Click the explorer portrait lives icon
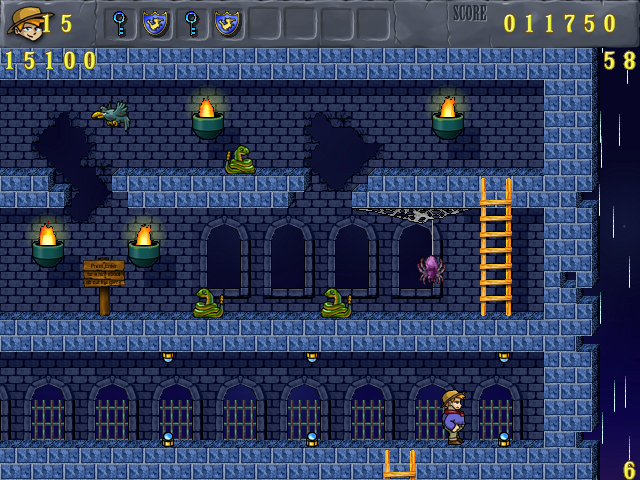 point(24,21)
